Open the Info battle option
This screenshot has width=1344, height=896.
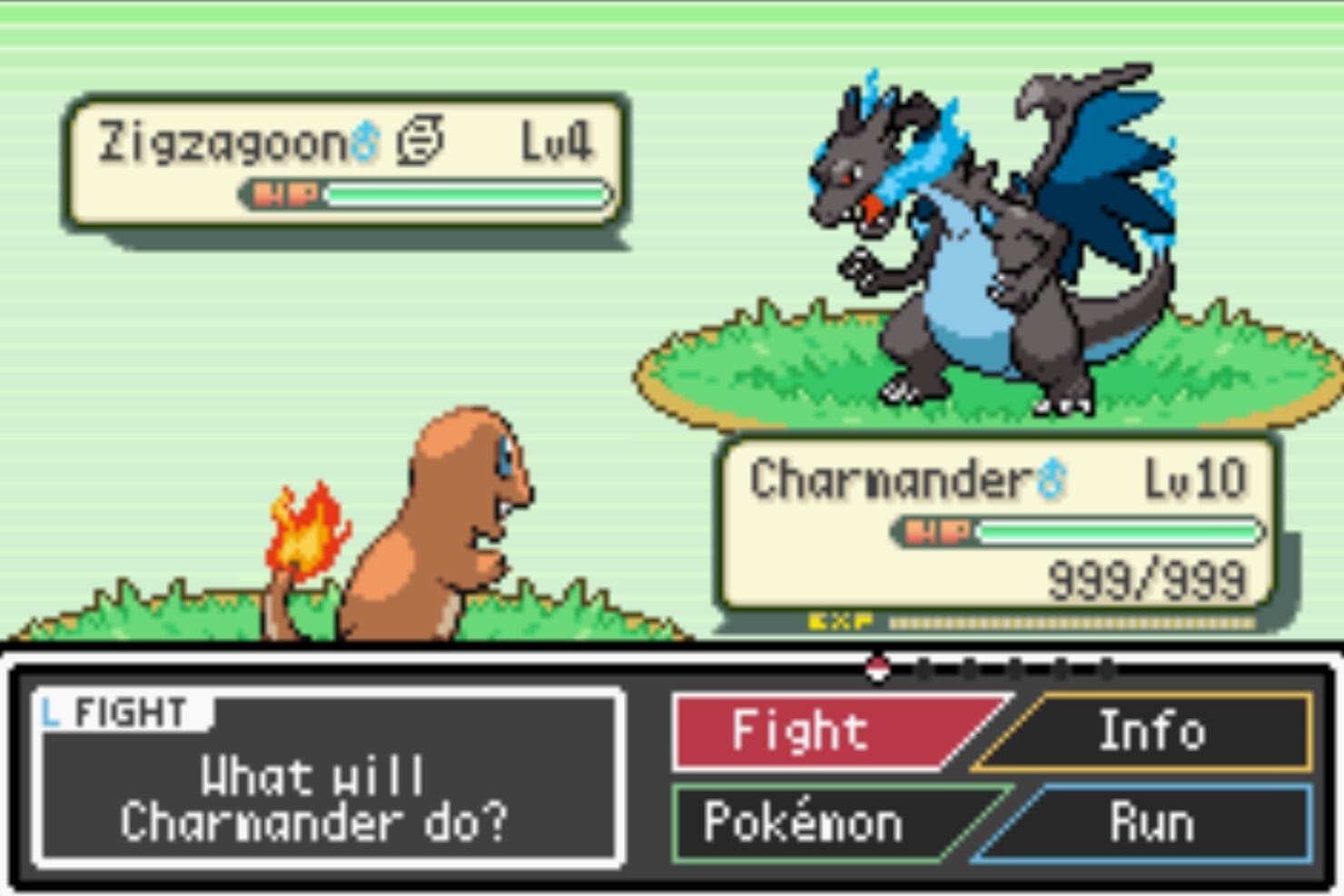(x=1151, y=732)
